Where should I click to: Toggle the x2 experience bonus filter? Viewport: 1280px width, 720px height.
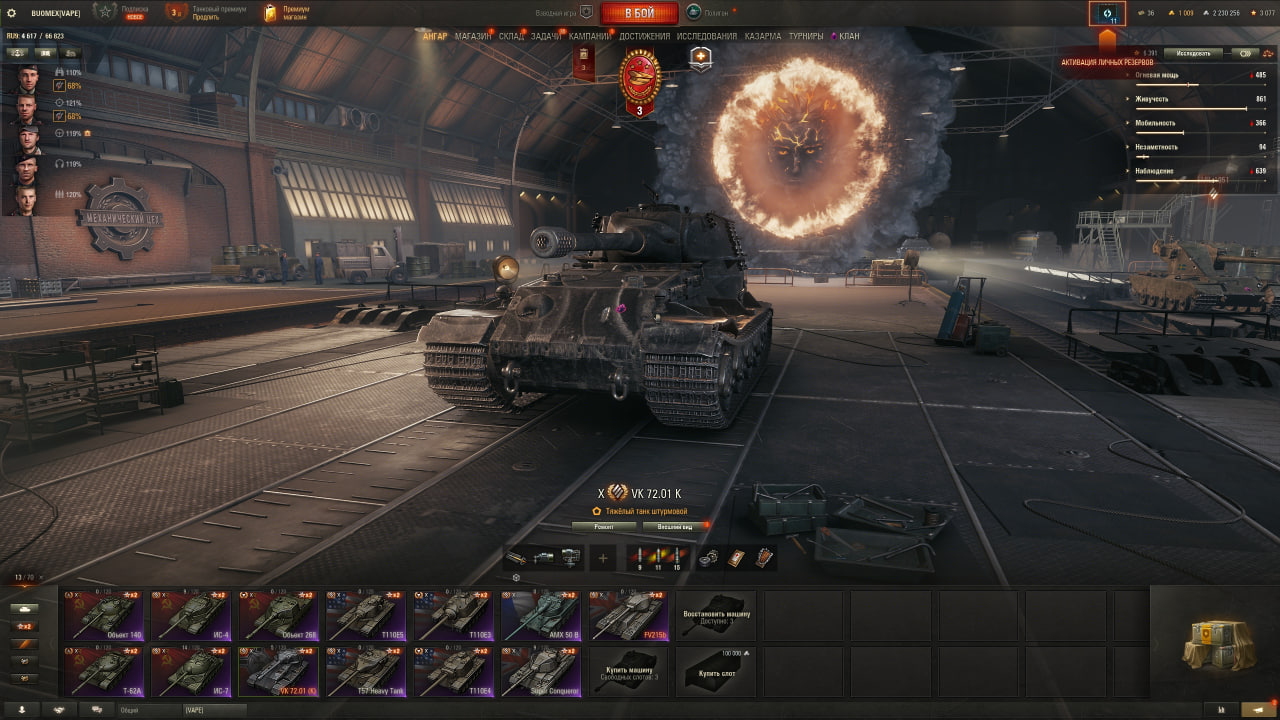pos(25,625)
